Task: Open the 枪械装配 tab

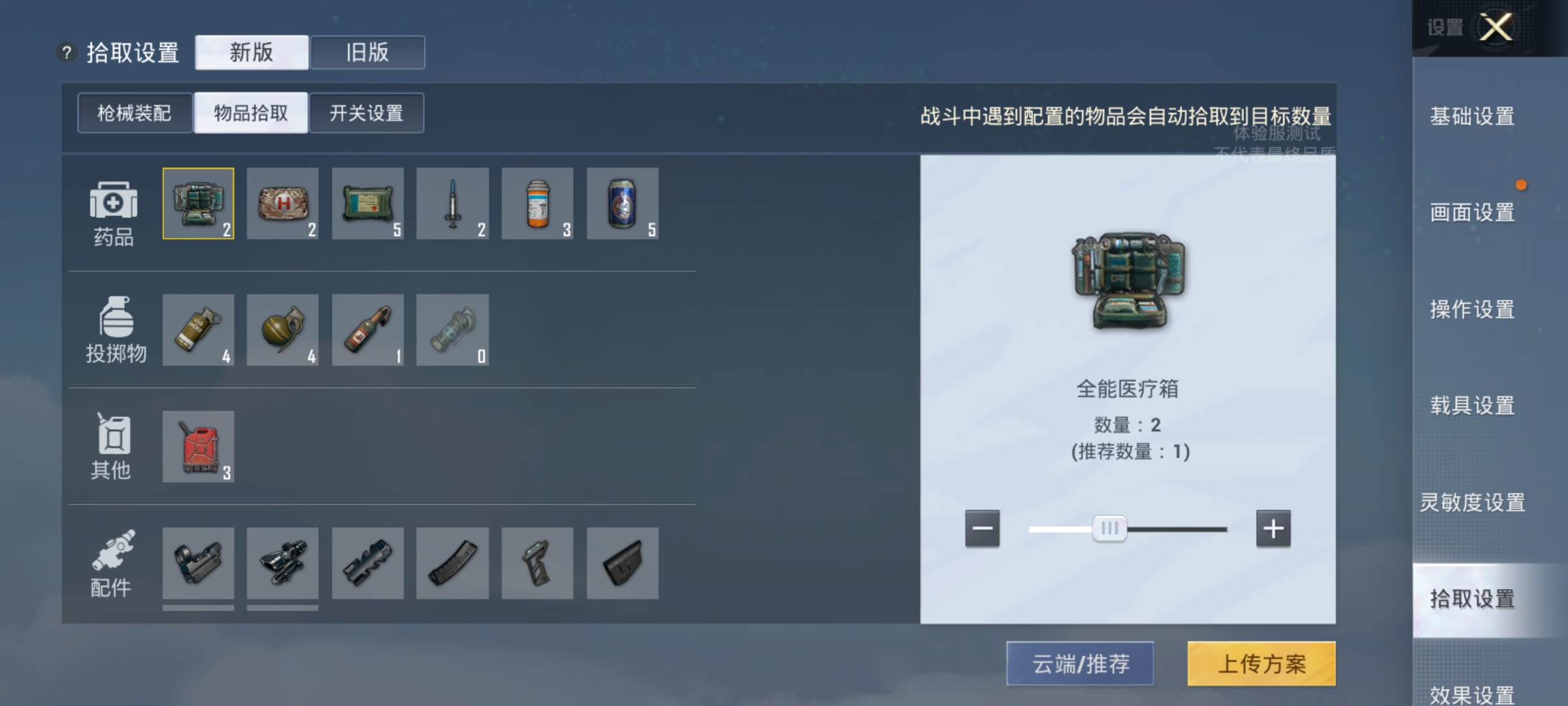Action: pyautogui.click(x=134, y=112)
